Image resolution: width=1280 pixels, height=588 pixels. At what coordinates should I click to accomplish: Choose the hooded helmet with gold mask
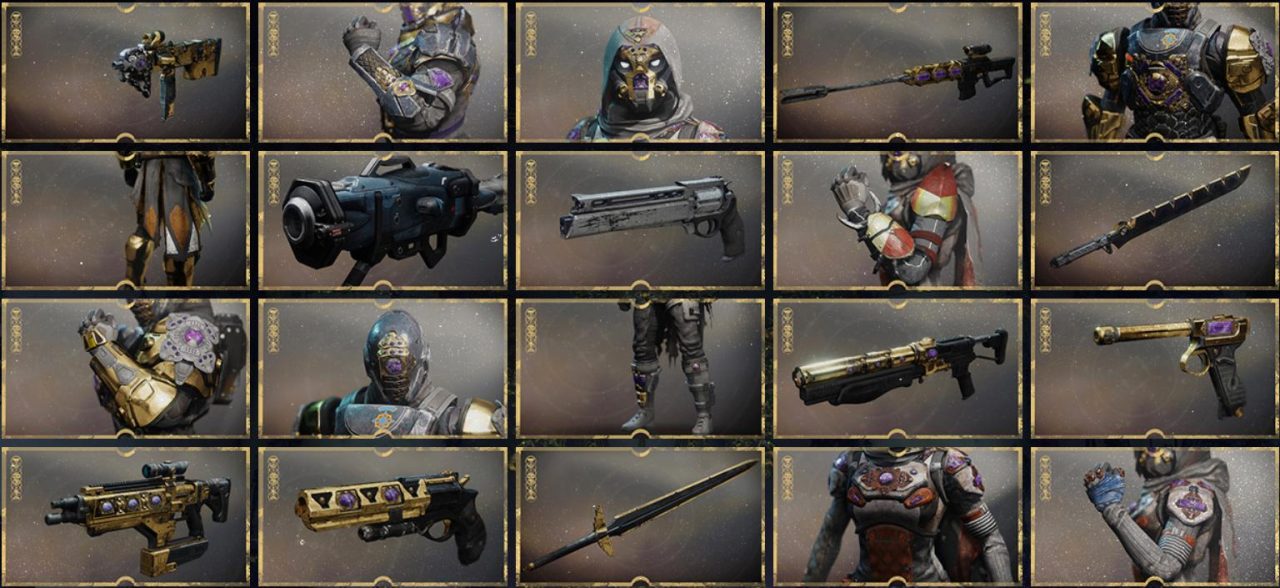(641, 72)
